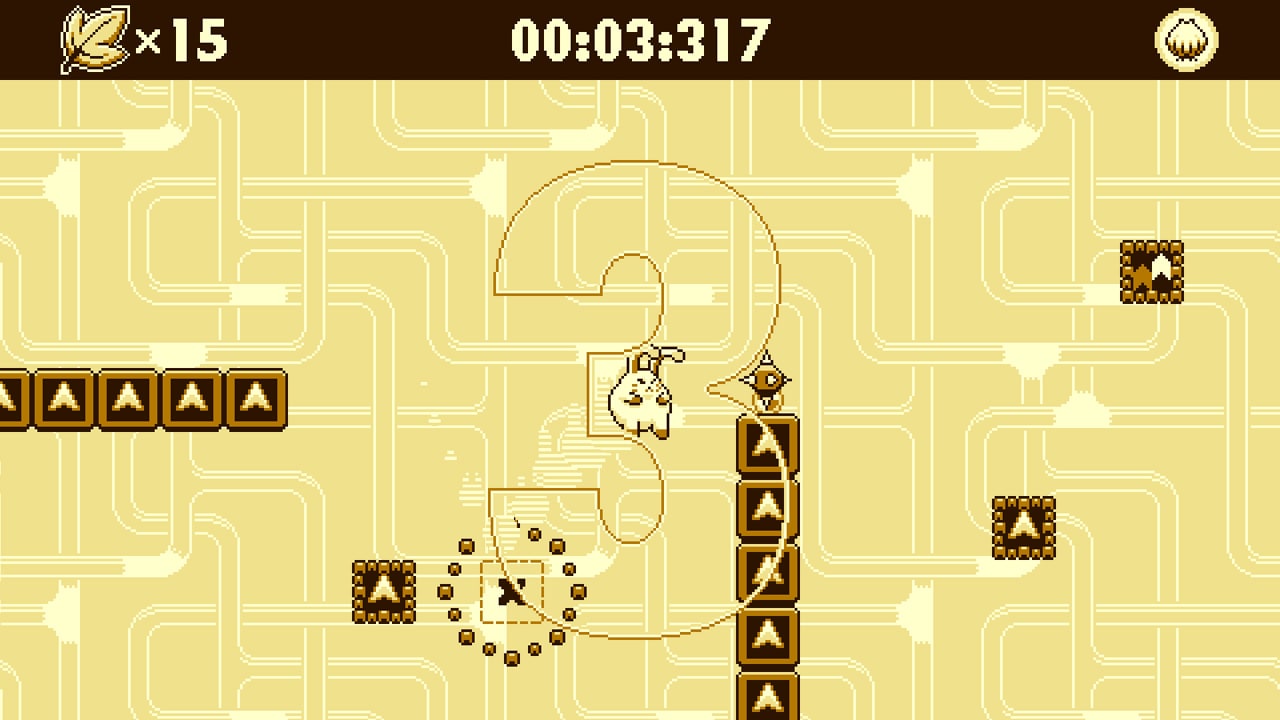Click the leaf collectible counter icon

(x=95, y=38)
